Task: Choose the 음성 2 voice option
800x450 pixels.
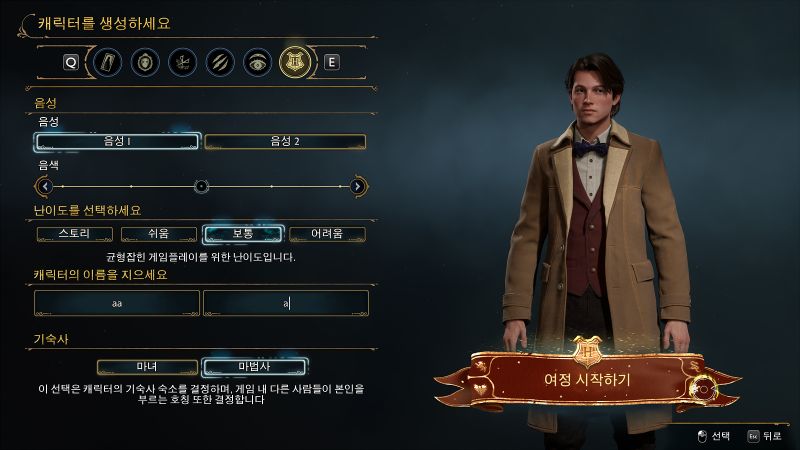Action: click(x=285, y=142)
